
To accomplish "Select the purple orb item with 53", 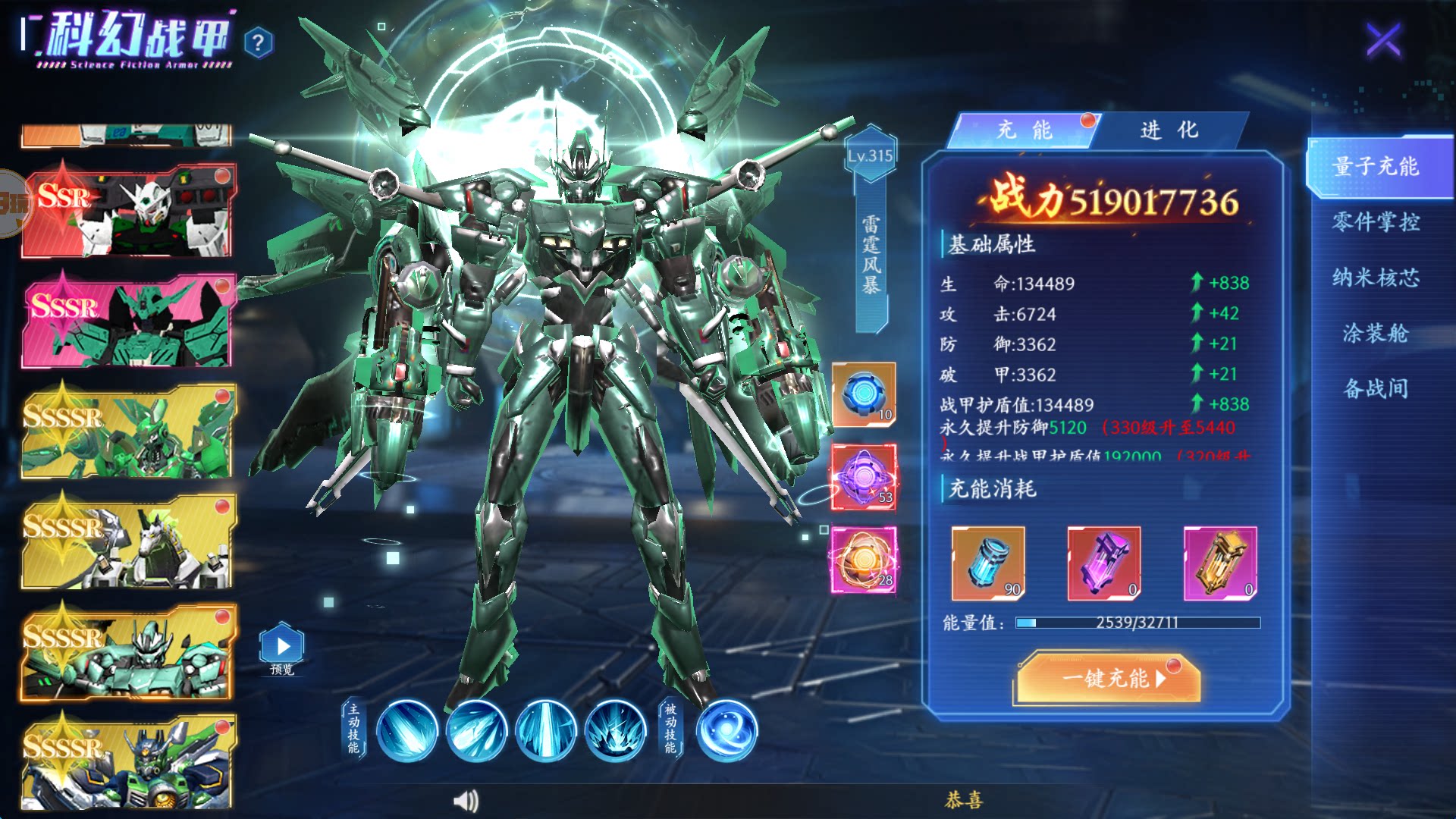I will 864,477.
